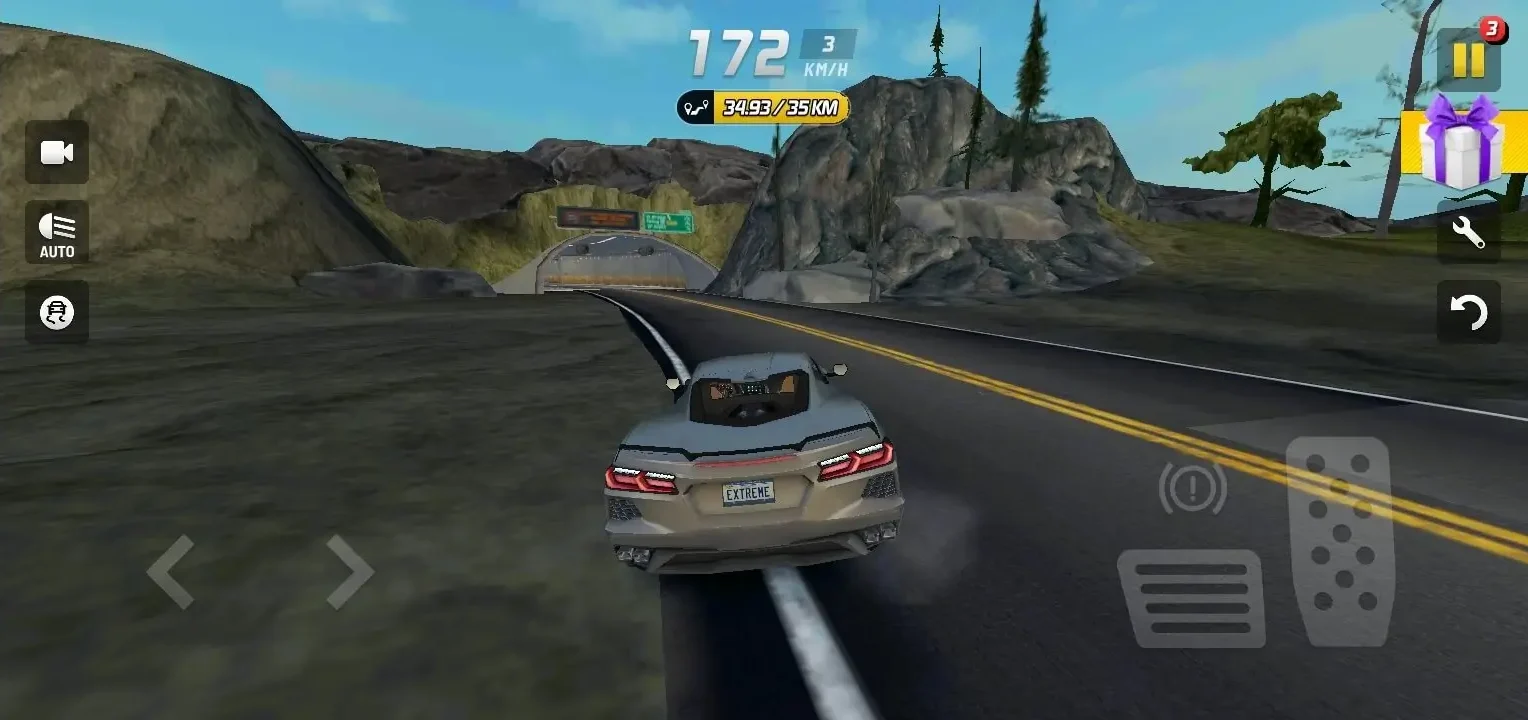Tap the red notification badge showing 3
Screen dimensions: 1528x720
point(1494,32)
